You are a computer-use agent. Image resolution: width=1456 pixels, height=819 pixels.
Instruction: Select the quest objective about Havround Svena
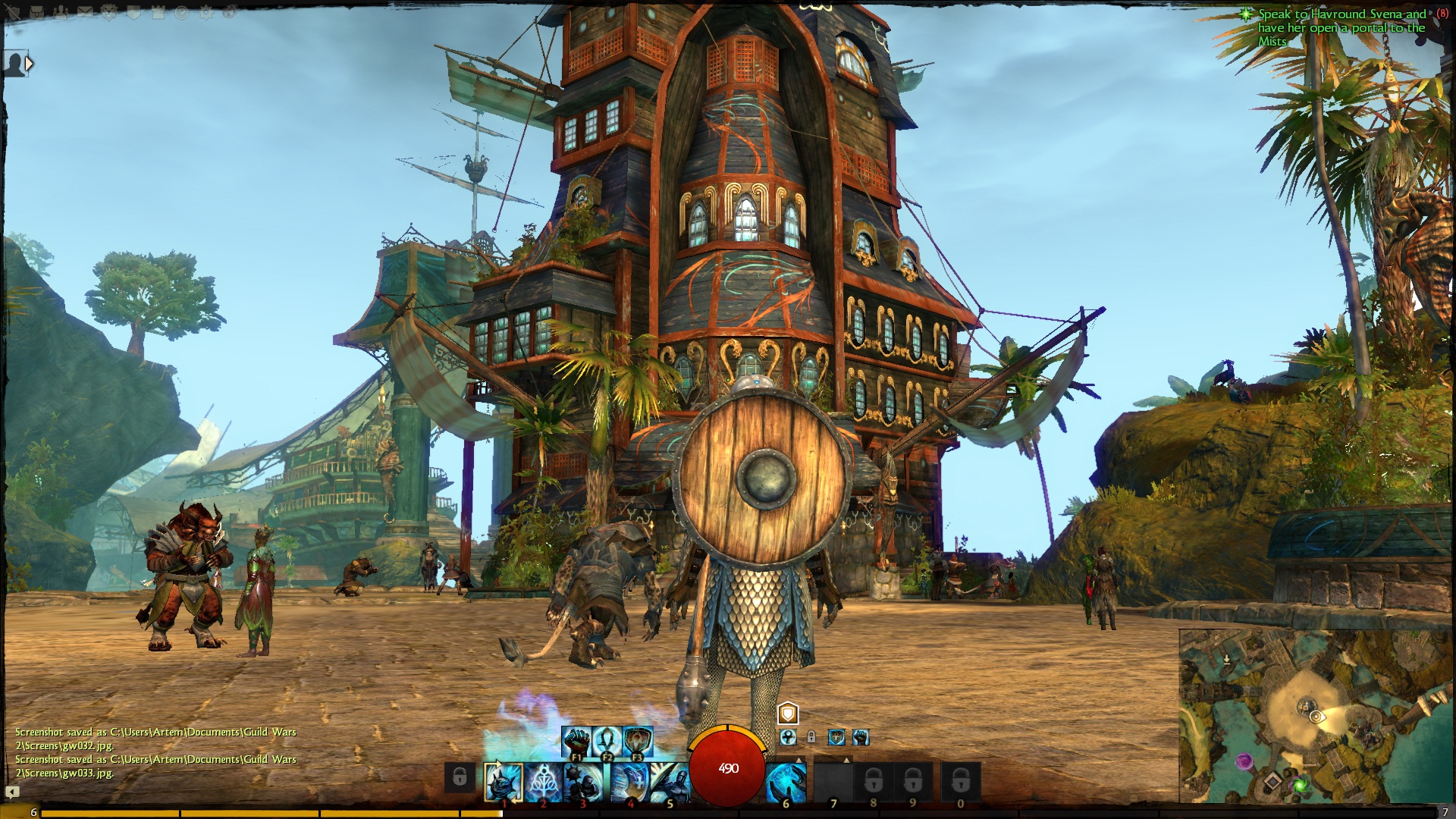[x=1341, y=27]
